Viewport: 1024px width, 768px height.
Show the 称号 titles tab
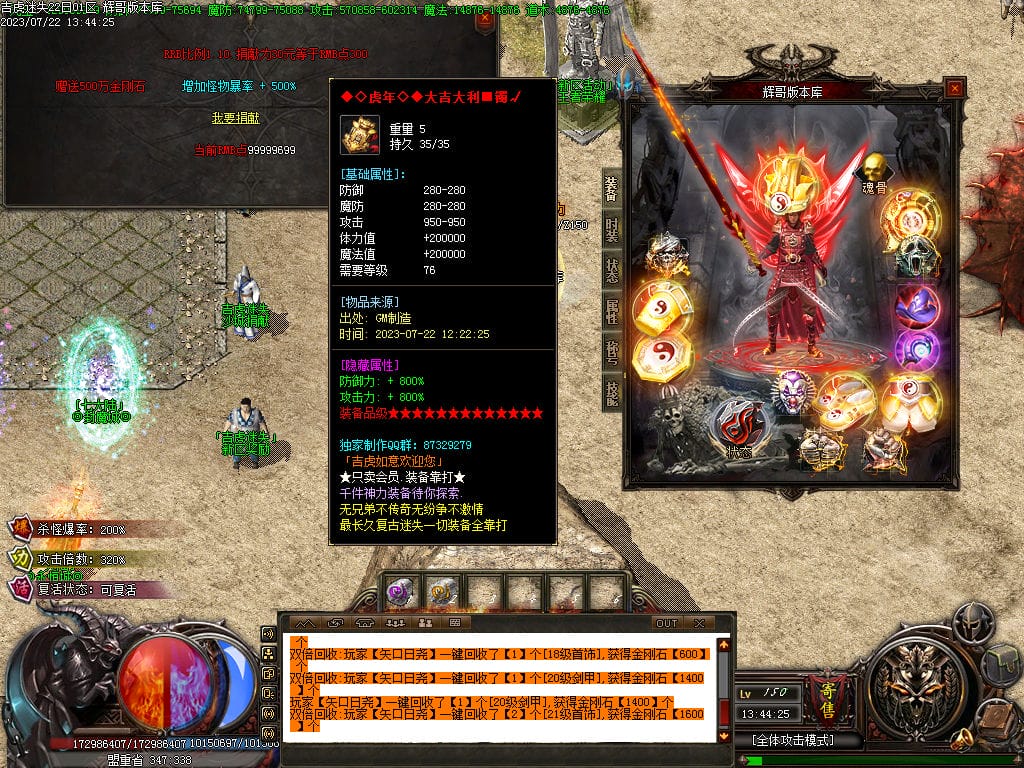[x=611, y=352]
